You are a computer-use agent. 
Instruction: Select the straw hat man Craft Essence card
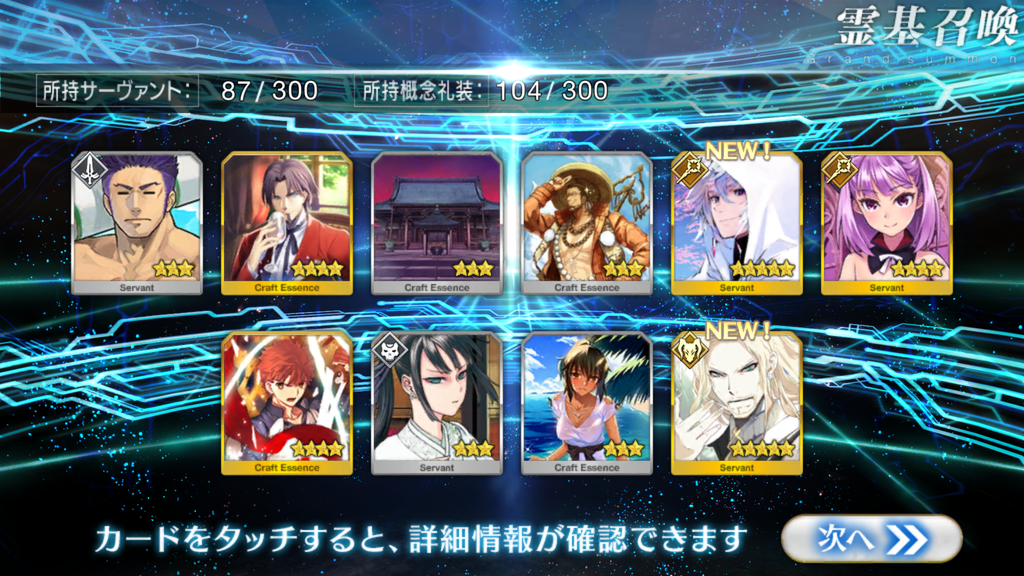click(x=587, y=223)
